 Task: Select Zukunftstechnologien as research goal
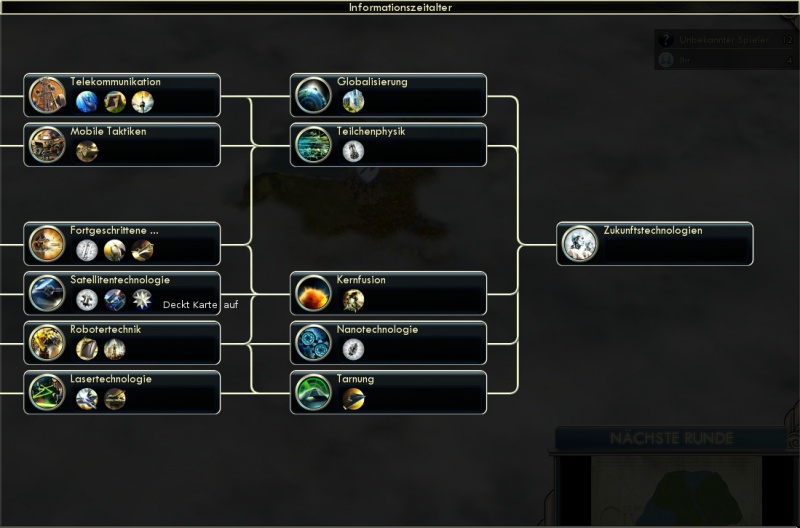click(x=655, y=244)
